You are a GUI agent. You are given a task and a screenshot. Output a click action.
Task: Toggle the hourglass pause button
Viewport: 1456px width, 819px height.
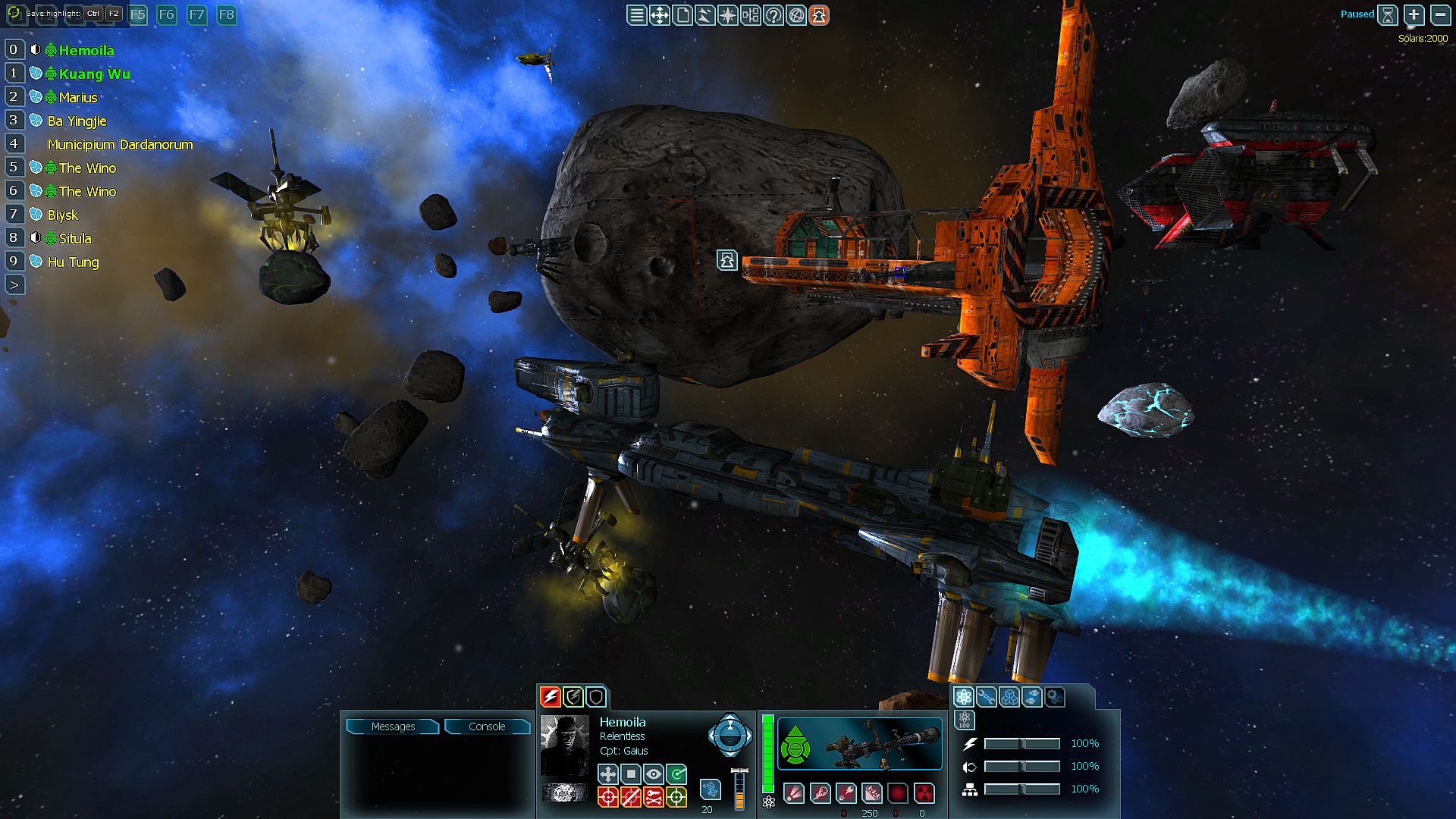[1388, 14]
